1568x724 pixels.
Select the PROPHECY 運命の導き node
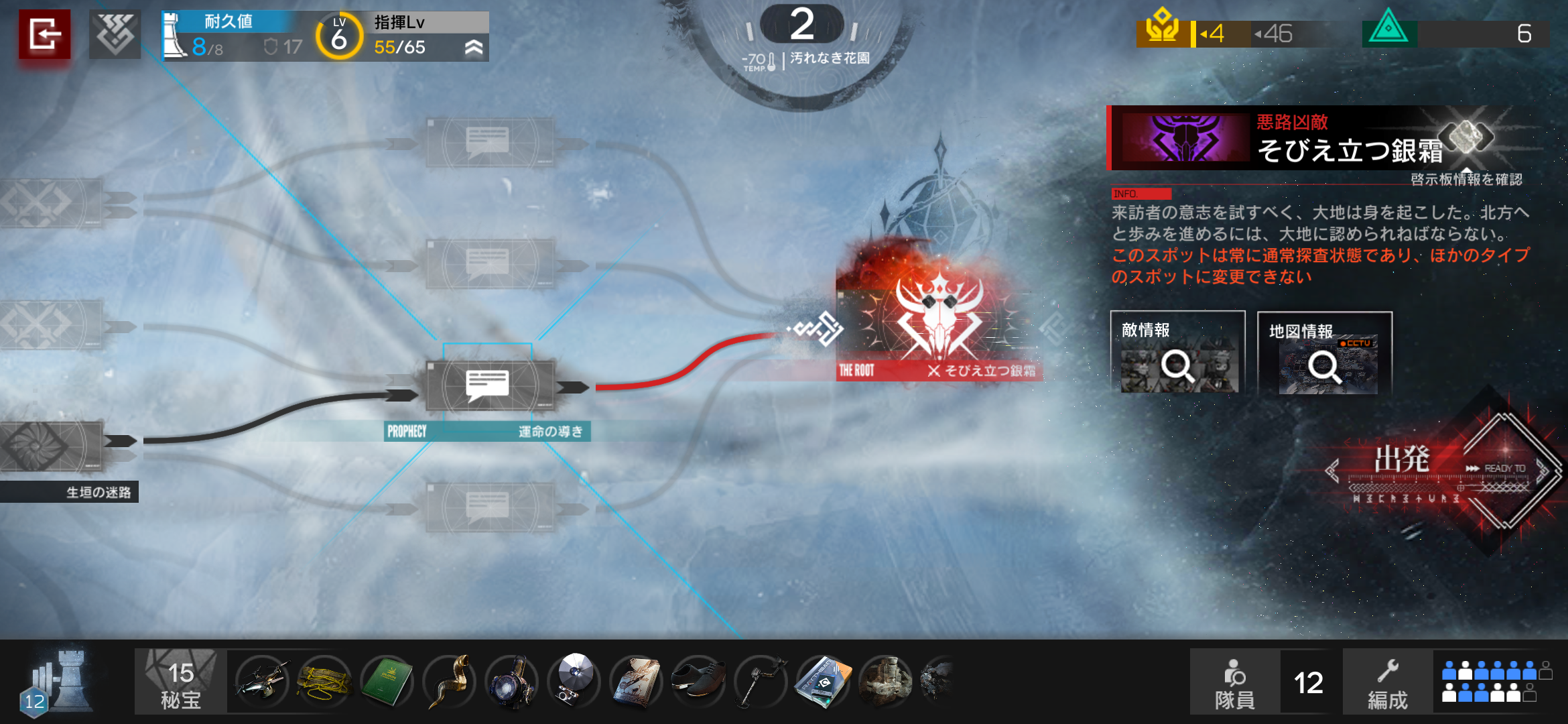coord(488,385)
